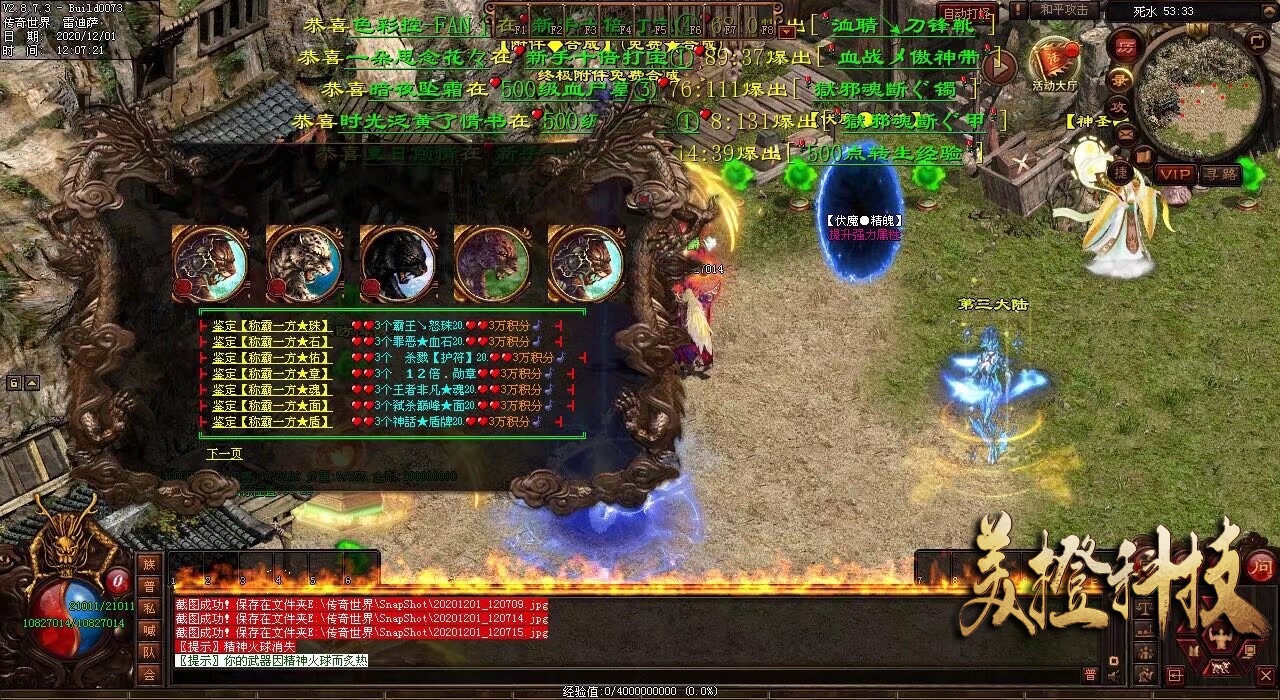Image resolution: width=1280 pixels, height=700 pixels.
Task: Click the VIP button
Action: click(x=1176, y=173)
